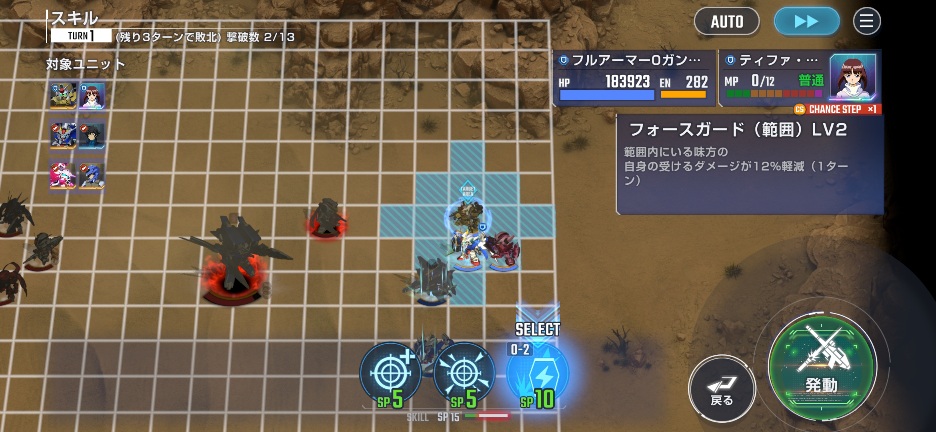
Task: Go back with the 戻る button
Action: pyautogui.click(x=722, y=385)
